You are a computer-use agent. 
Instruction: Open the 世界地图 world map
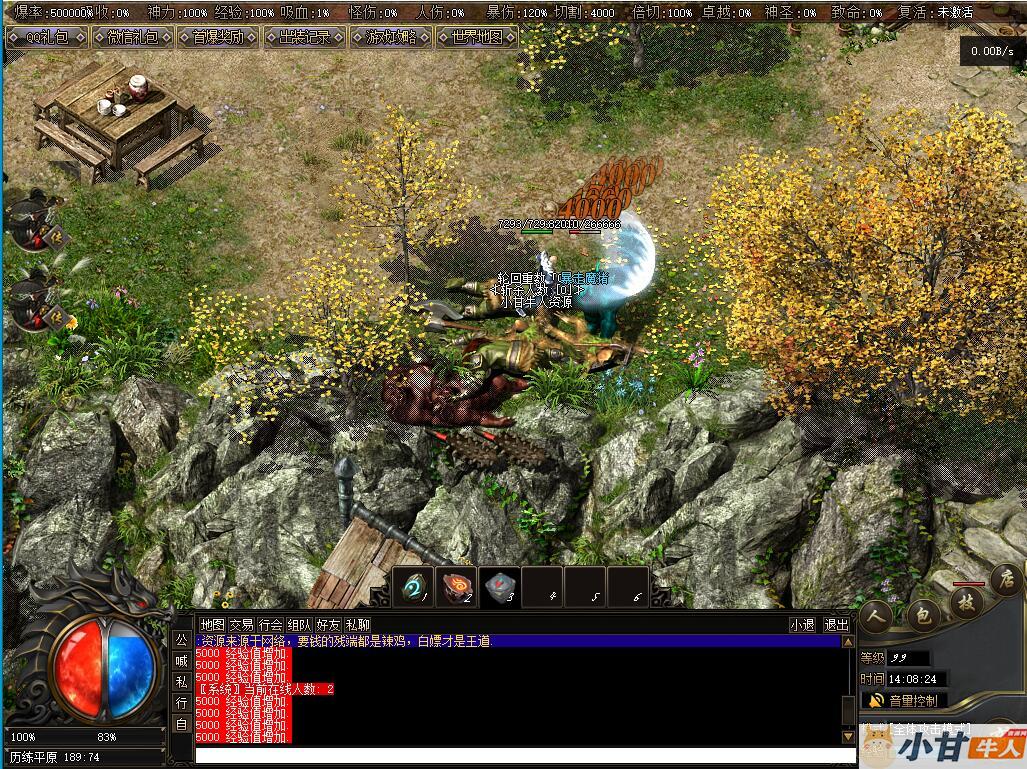pos(477,38)
